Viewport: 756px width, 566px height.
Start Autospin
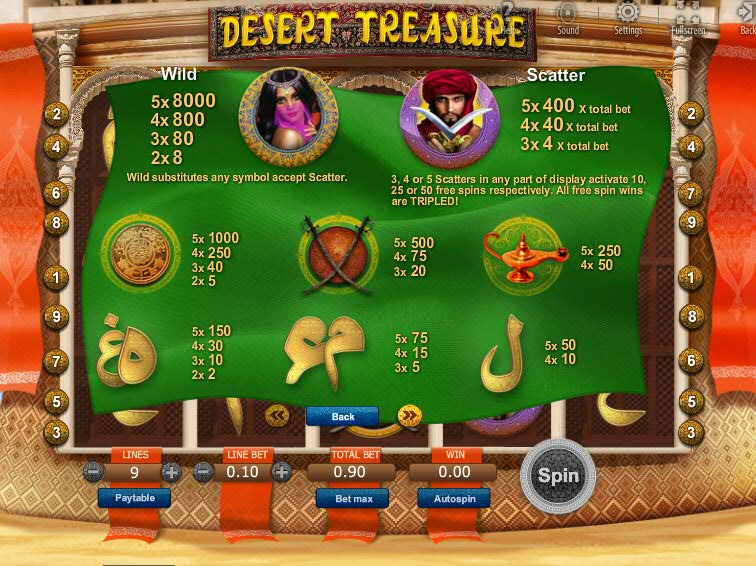click(453, 497)
